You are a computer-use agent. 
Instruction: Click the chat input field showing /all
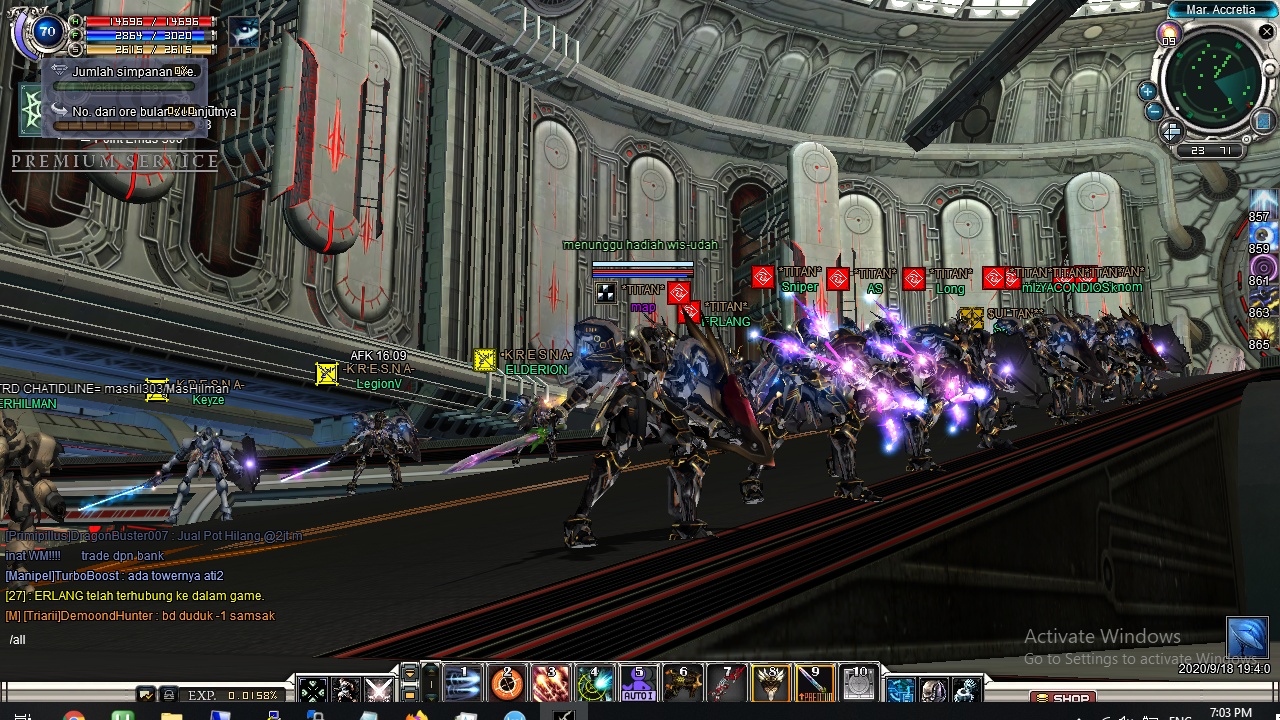click(x=150, y=640)
